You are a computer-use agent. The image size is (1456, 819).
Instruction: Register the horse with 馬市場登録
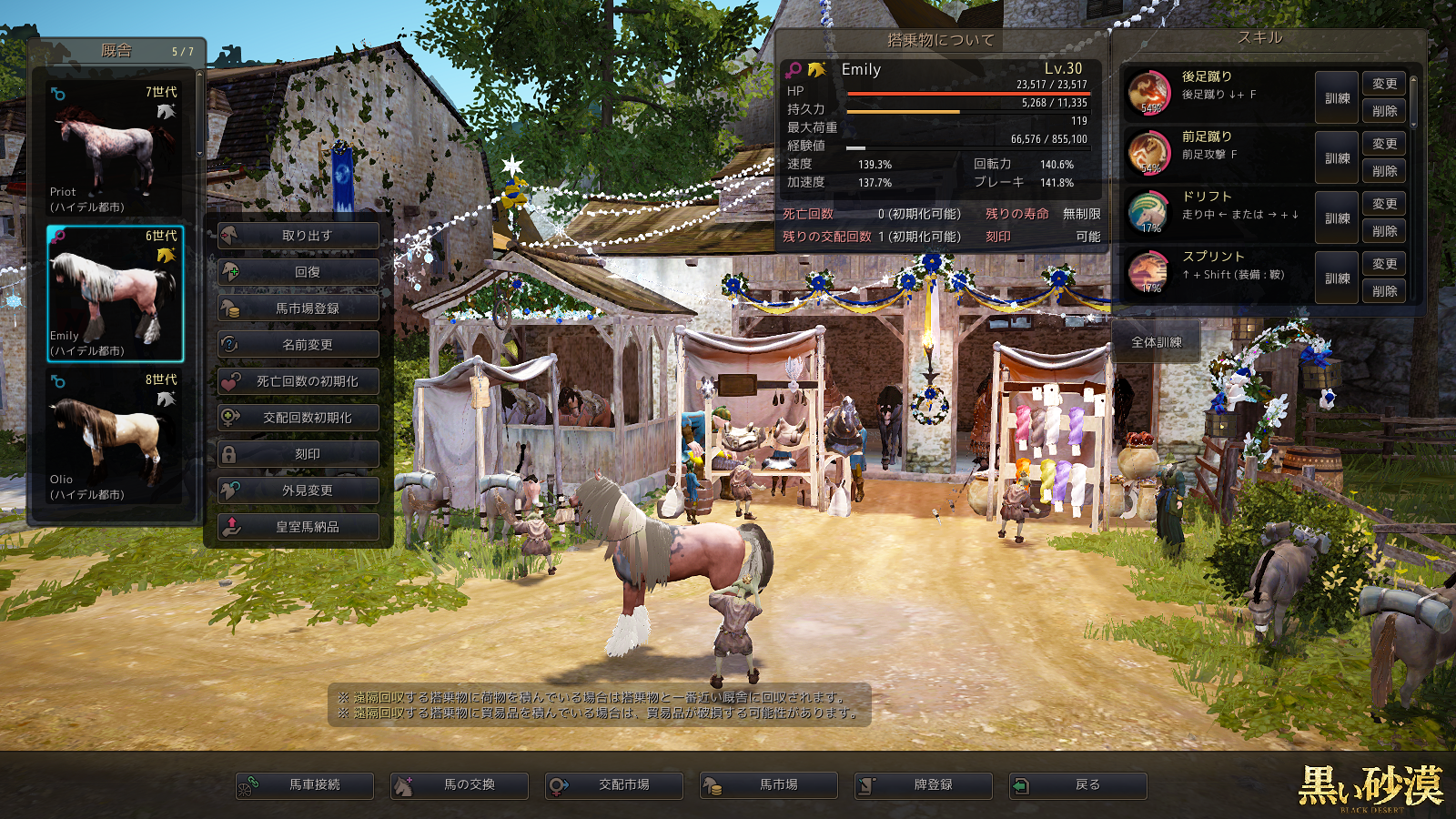click(298, 308)
